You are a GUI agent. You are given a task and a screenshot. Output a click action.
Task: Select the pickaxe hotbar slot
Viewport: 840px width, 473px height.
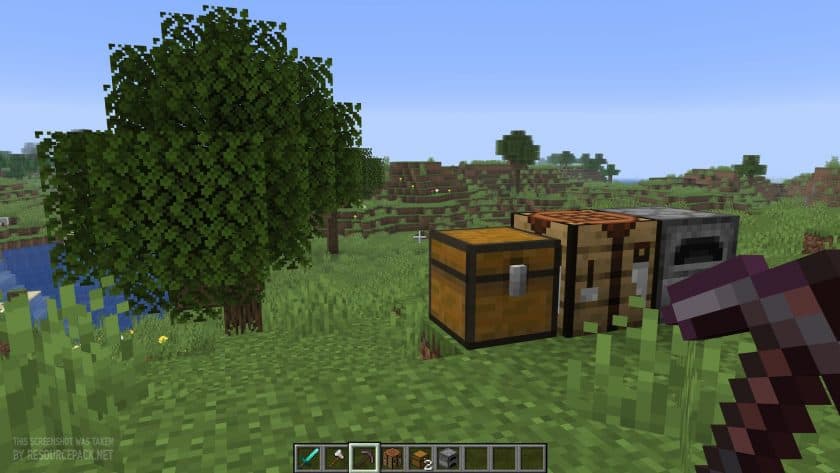click(x=364, y=457)
